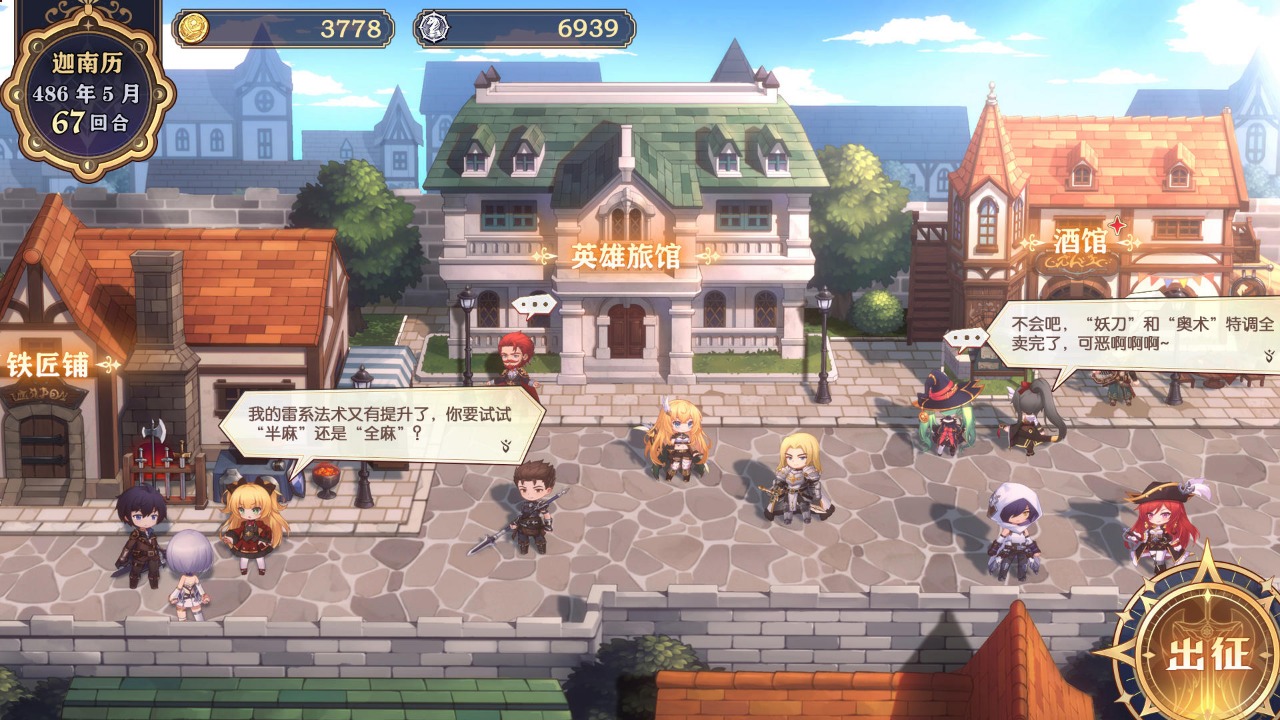Screen dimensions: 1280x720
Task: Enter the 英雄旅馆 hero inn
Action: [x=626, y=256]
